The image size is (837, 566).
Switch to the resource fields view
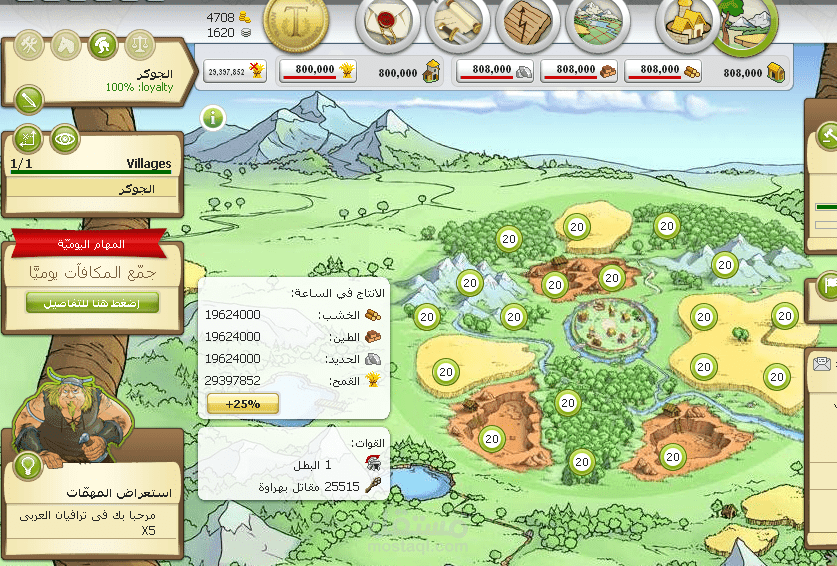746,23
